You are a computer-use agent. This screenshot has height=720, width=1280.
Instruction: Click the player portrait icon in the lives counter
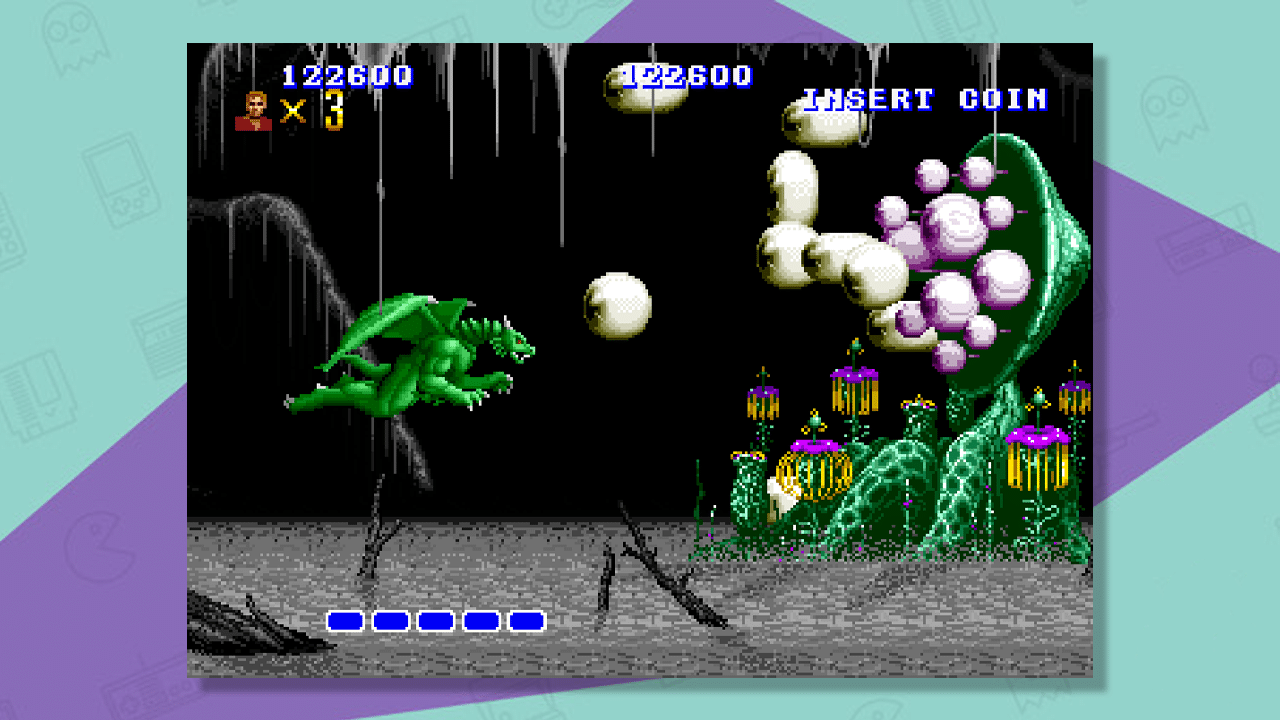click(x=256, y=108)
